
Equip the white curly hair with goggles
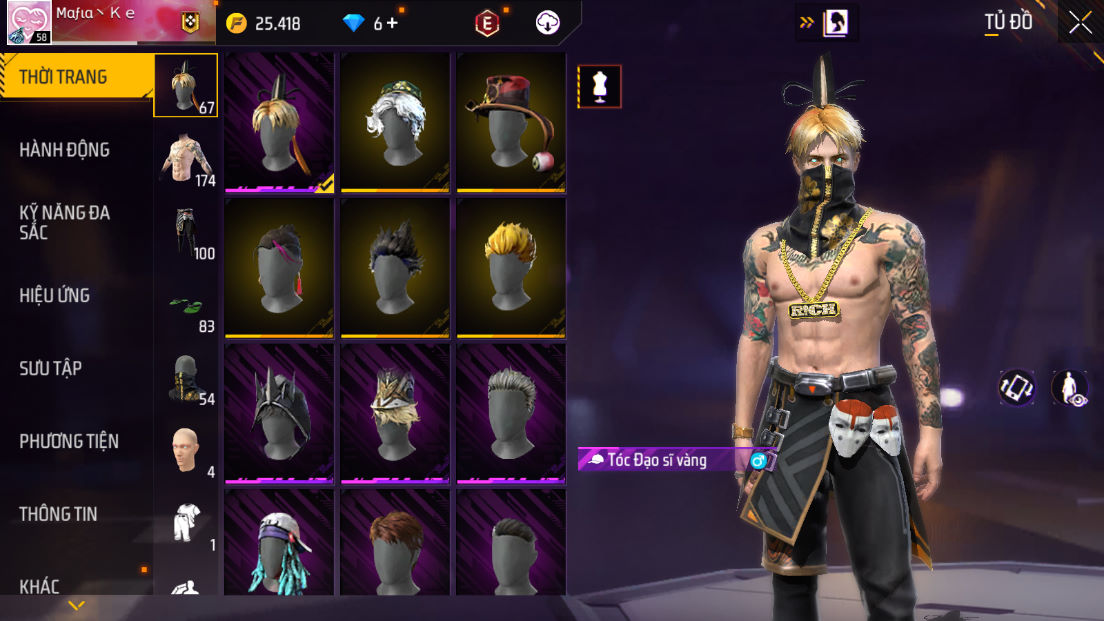pyautogui.click(x=395, y=120)
